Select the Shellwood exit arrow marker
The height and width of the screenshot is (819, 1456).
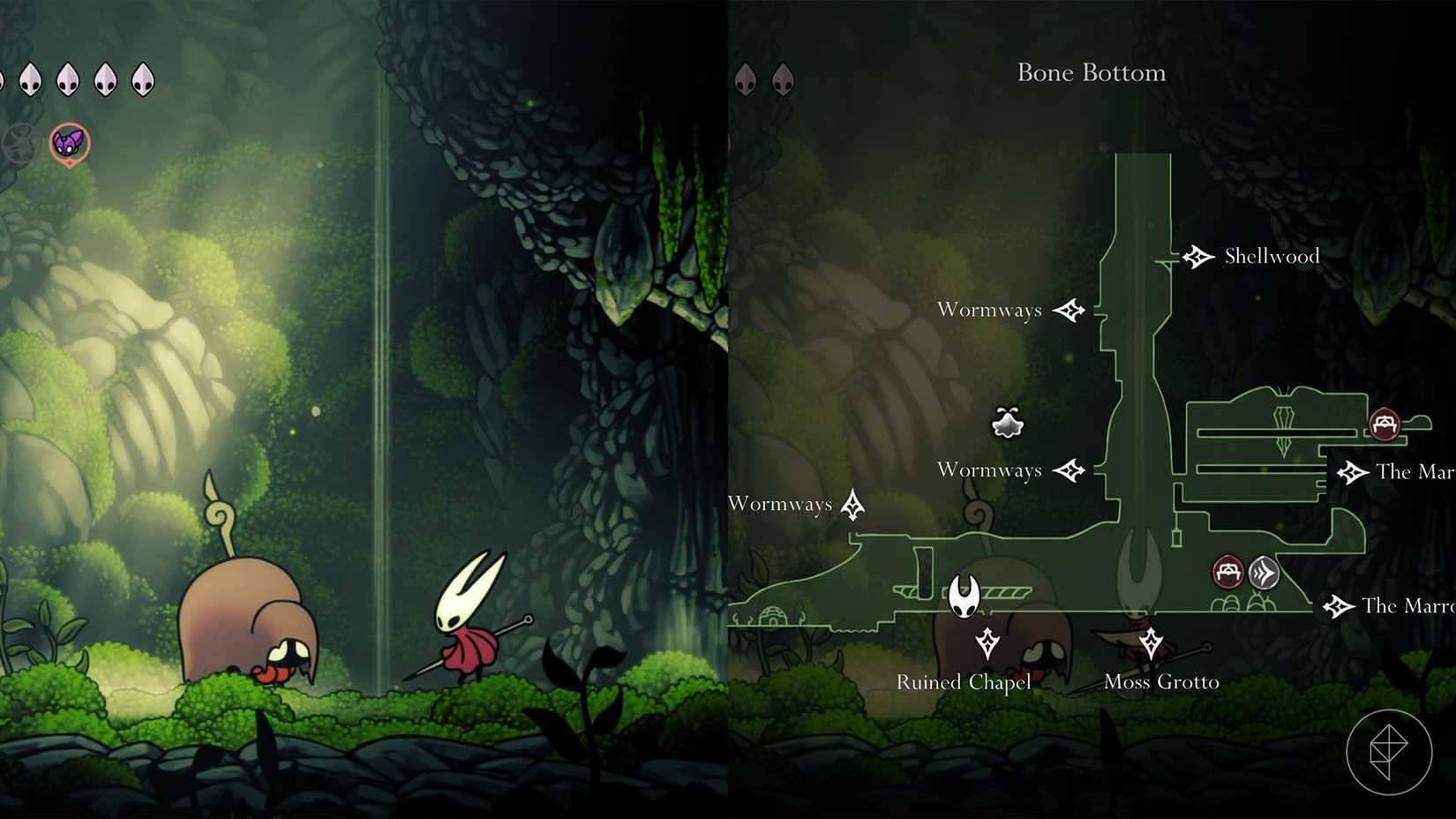point(1199,256)
